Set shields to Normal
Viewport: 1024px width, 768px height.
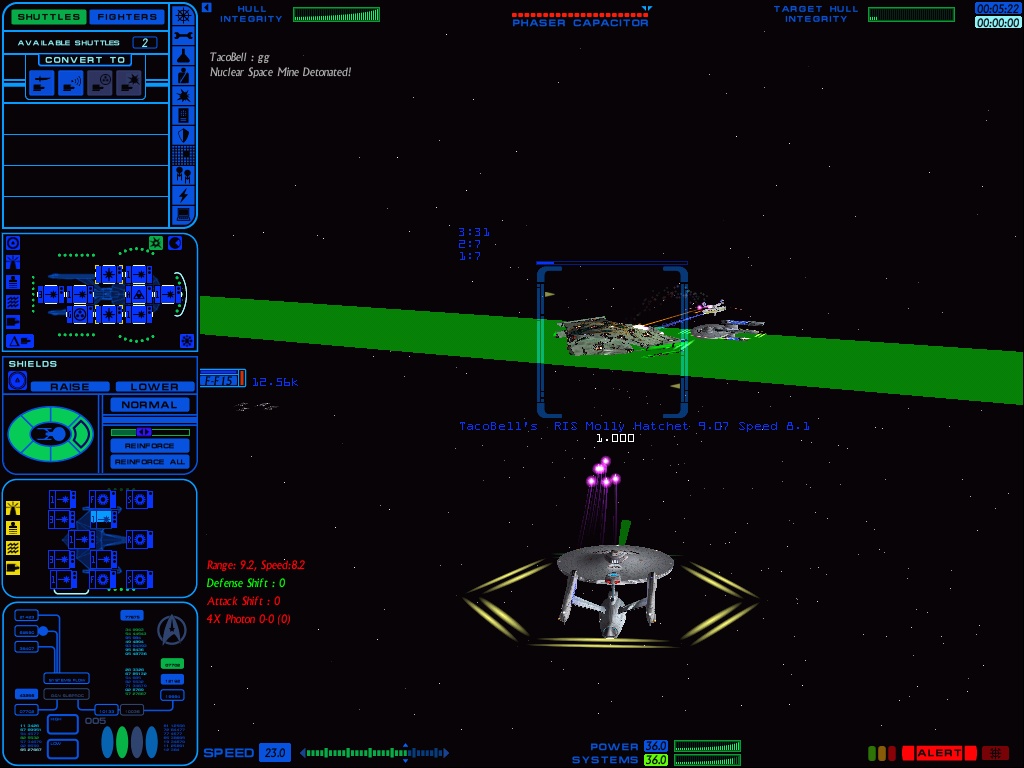tap(149, 405)
